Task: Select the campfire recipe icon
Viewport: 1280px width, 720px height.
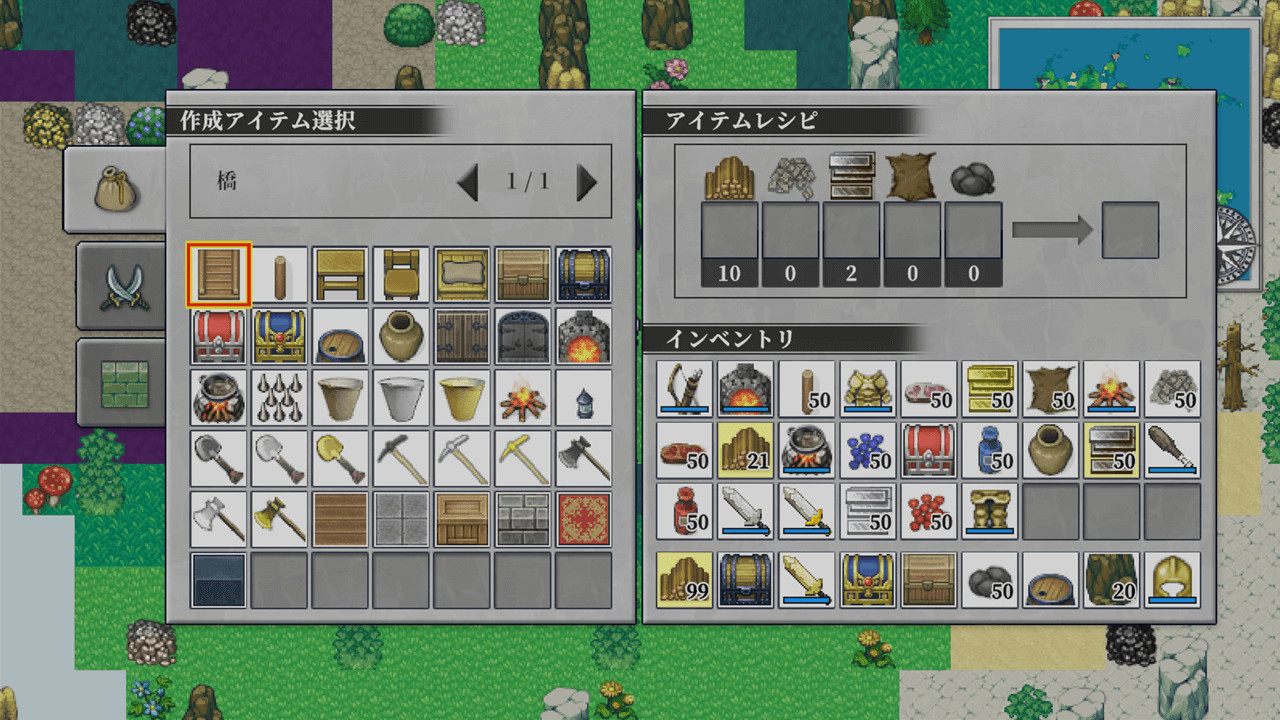Action: [x=522, y=398]
